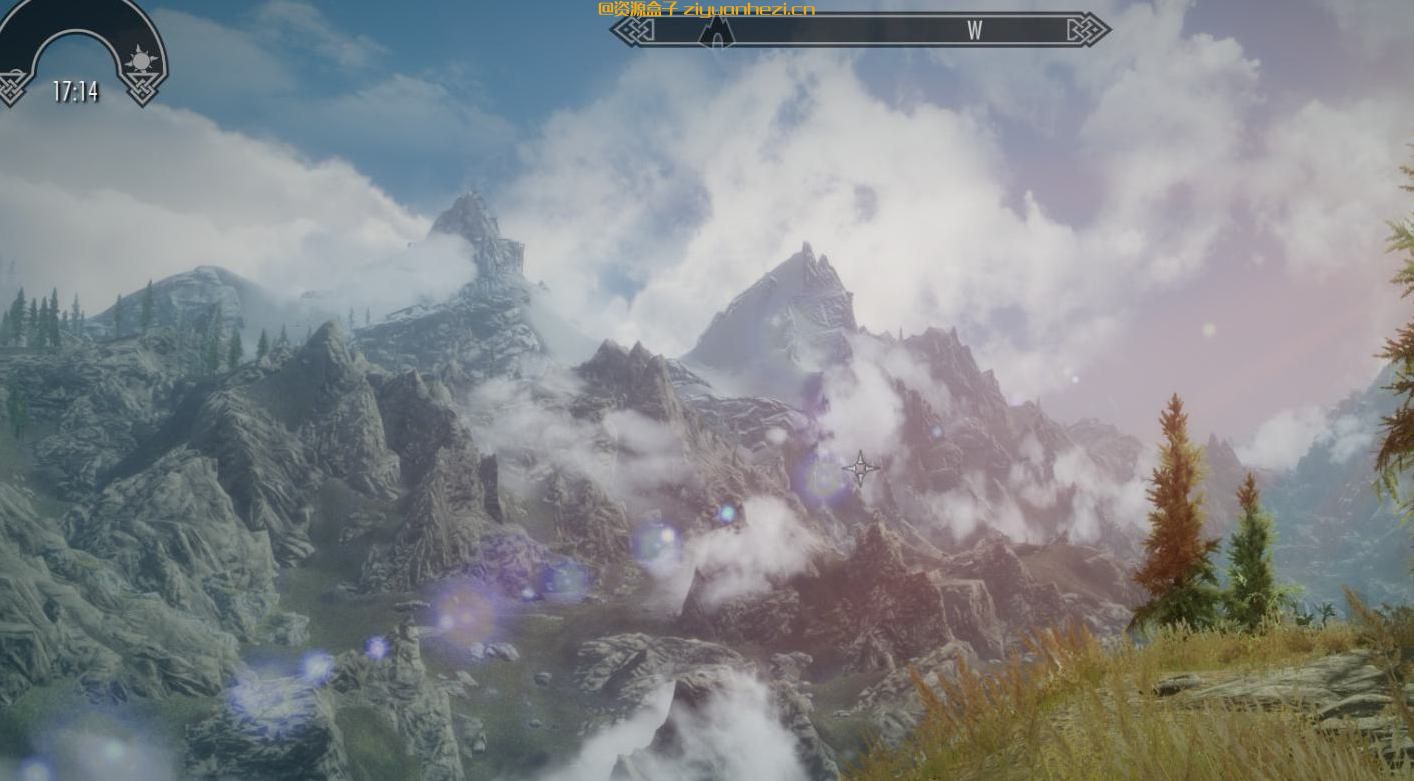Viewport: 1414px width, 781px height.
Task: Click the 17:14 time display
Action: point(75,92)
